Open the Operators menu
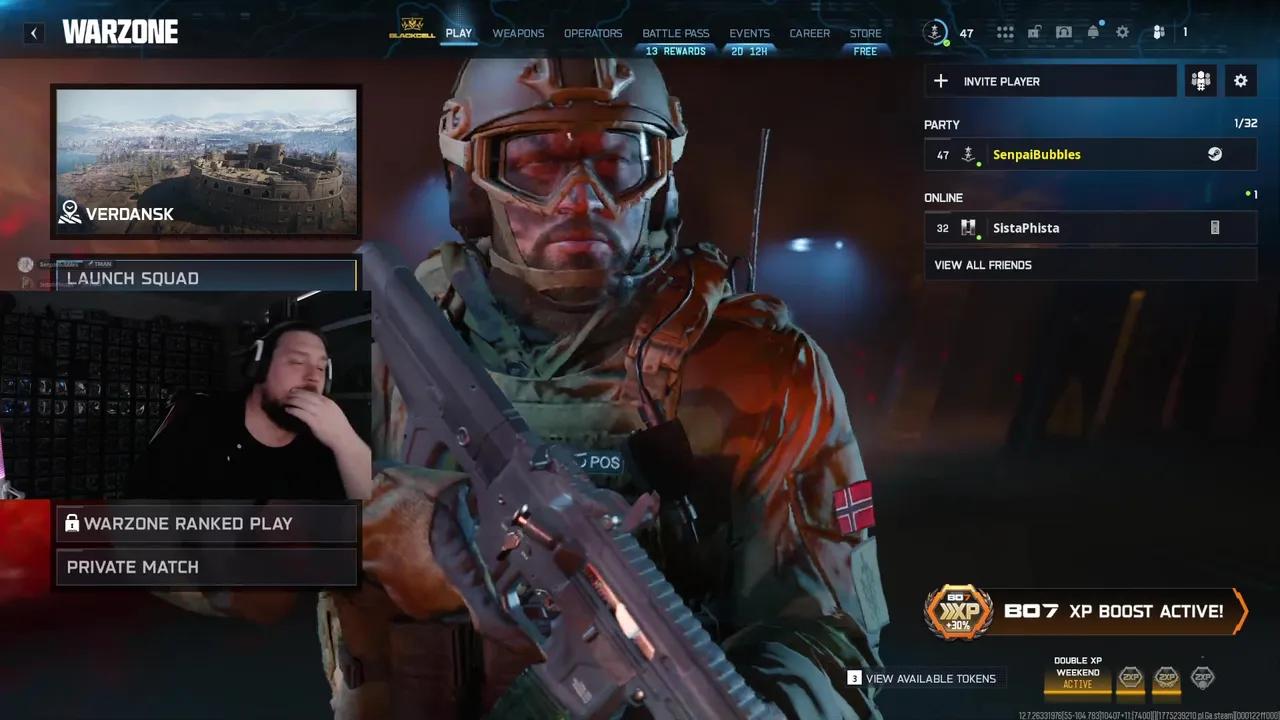This screenshot has height=720, width=1280. pyautogui.click(x=592, y=33)
